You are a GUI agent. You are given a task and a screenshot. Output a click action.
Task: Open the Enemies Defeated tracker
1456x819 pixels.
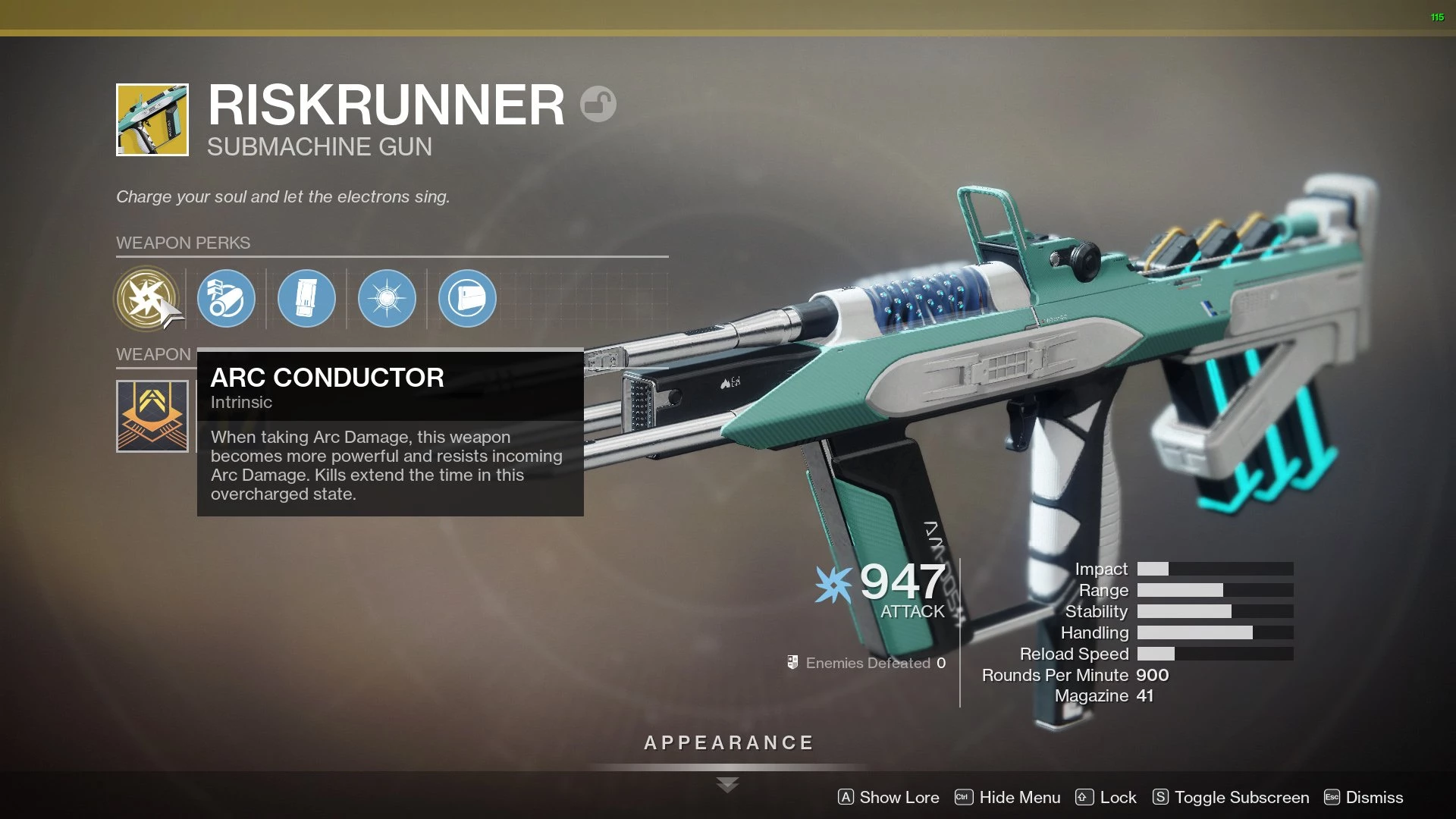click(866, 663)
